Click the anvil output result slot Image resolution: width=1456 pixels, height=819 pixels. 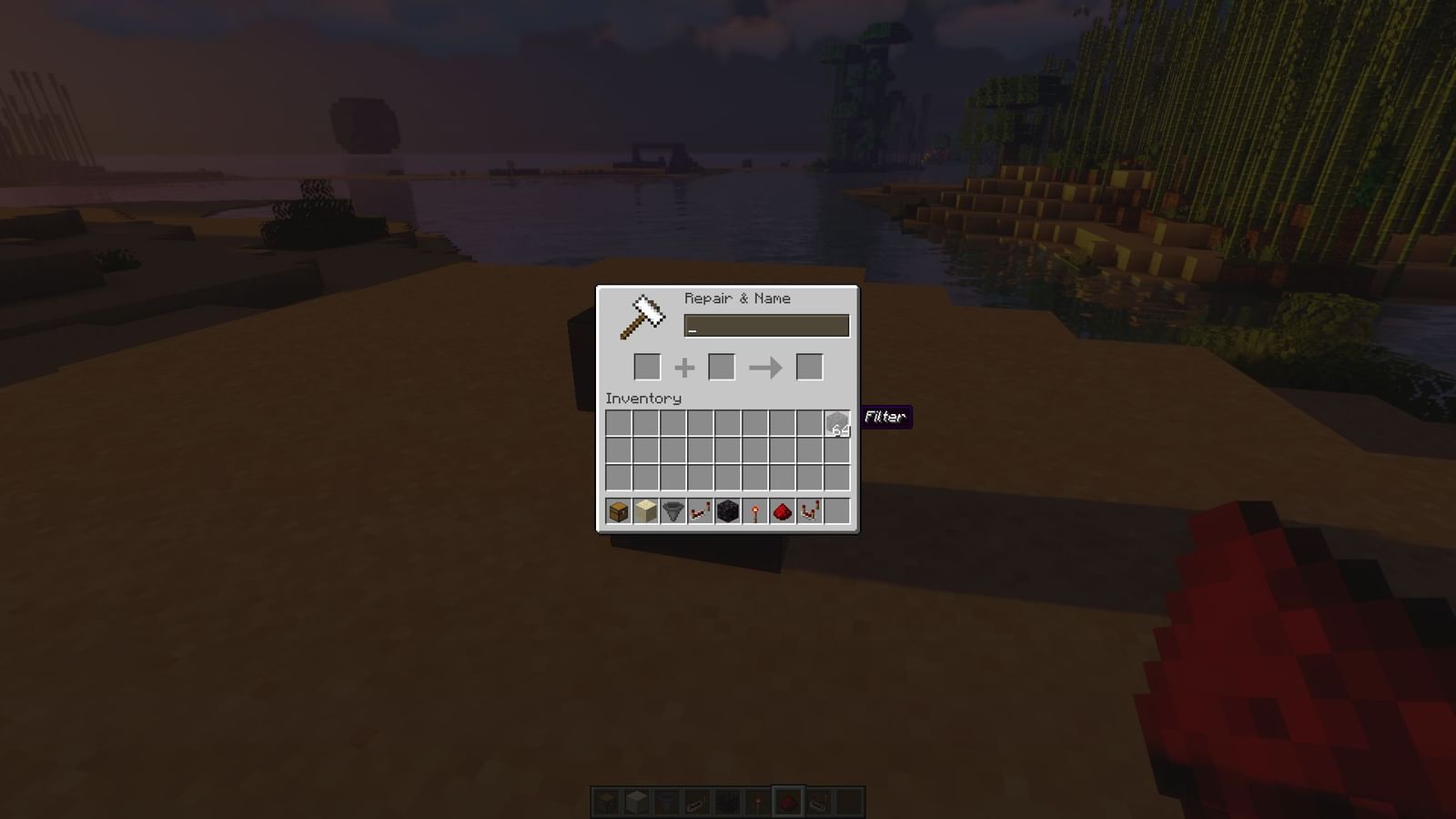808,367
